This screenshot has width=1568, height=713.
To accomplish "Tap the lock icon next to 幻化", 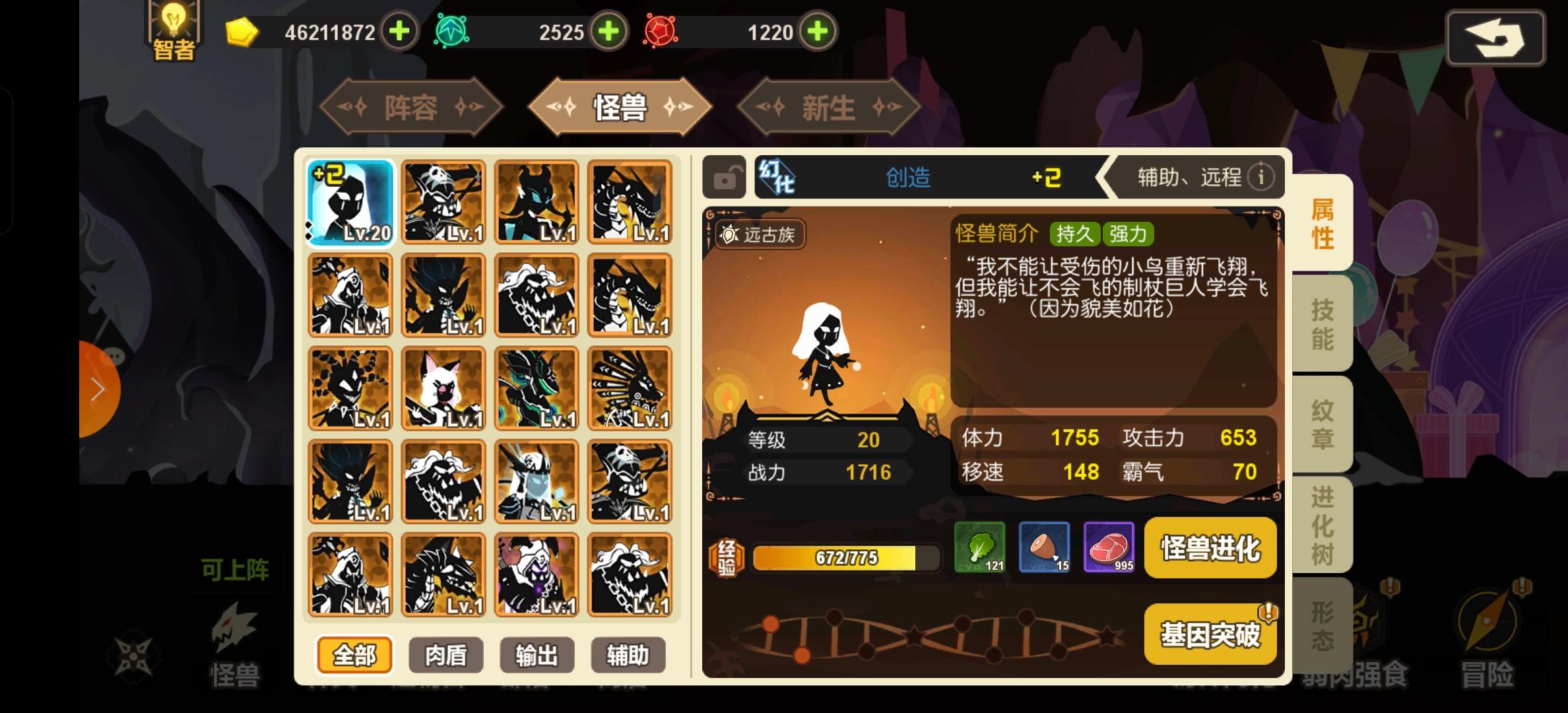I will (x=723, y=177).
